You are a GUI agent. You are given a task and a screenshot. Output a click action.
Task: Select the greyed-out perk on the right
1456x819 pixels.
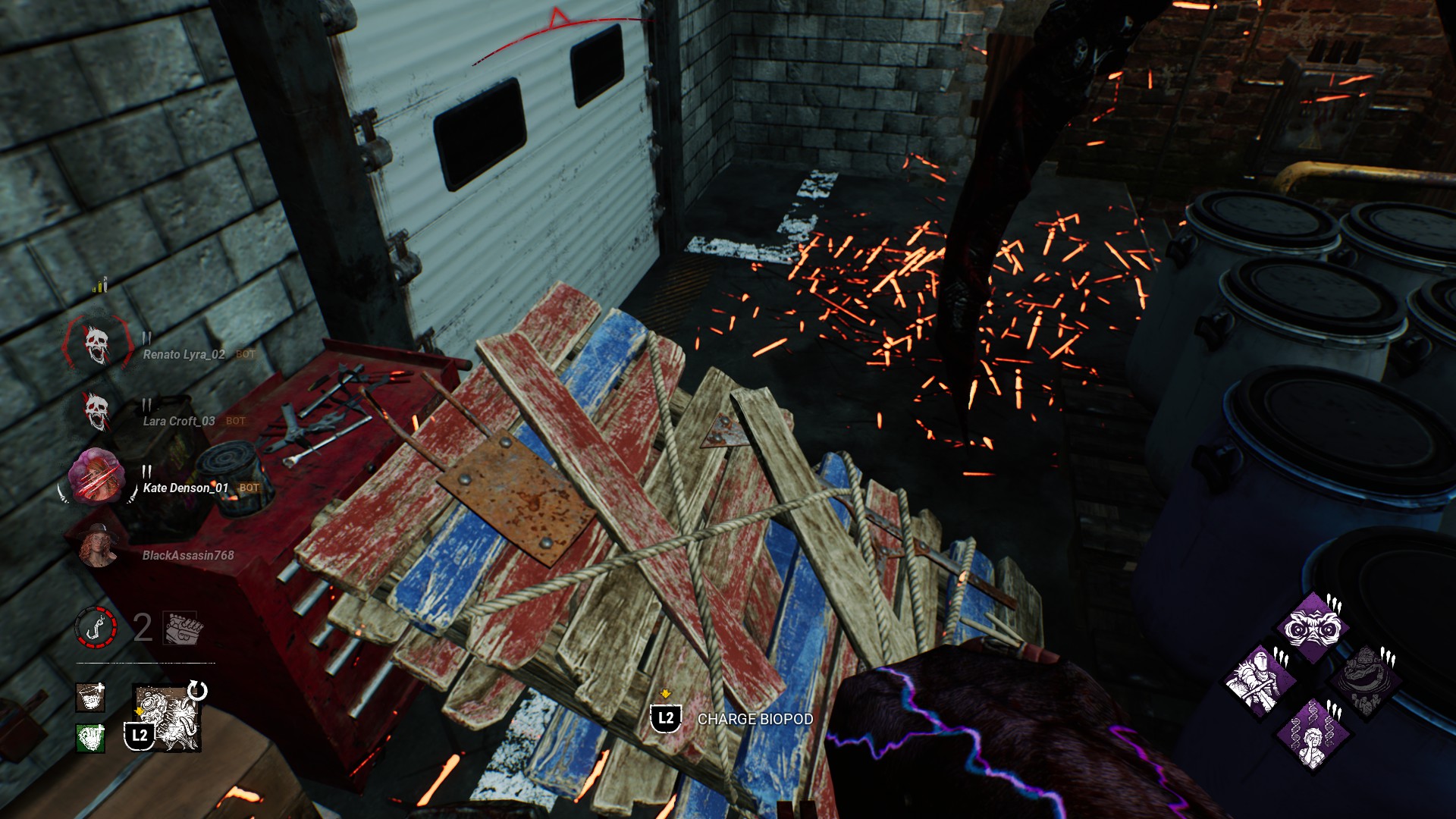(x=1366, y=681)
